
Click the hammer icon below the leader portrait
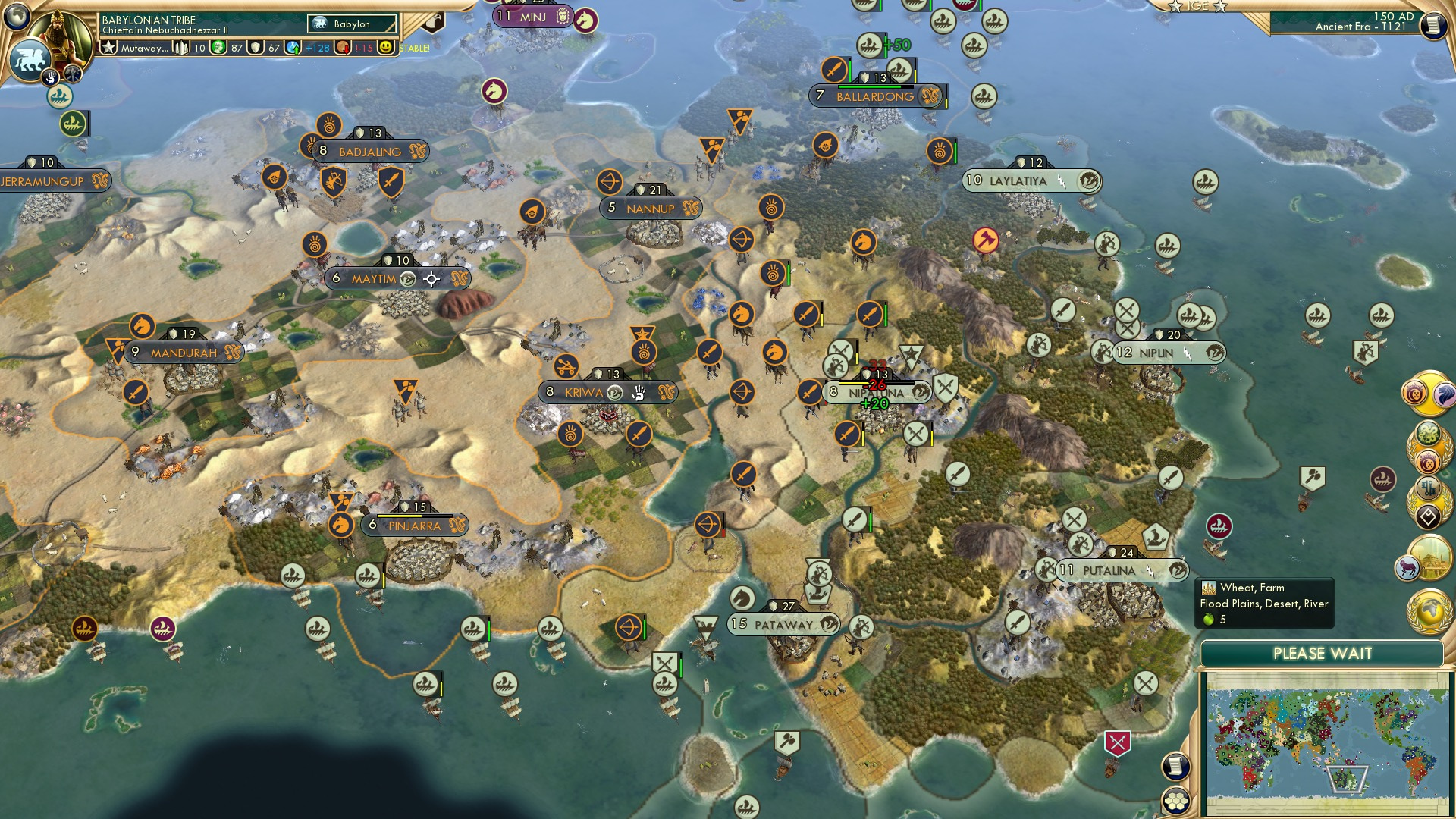click(x=73, y=73)
